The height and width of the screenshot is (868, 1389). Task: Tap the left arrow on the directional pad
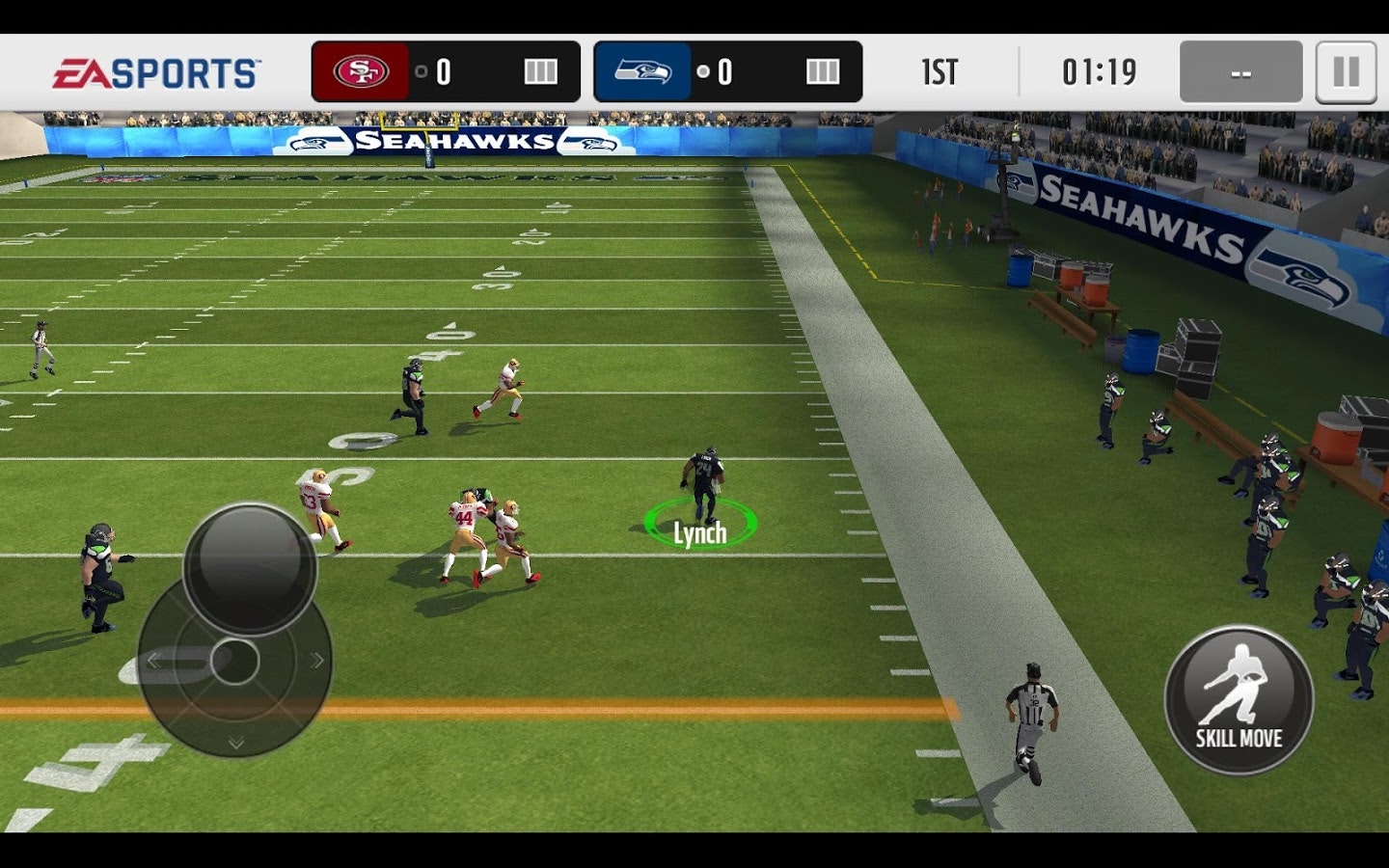point(154,661)
